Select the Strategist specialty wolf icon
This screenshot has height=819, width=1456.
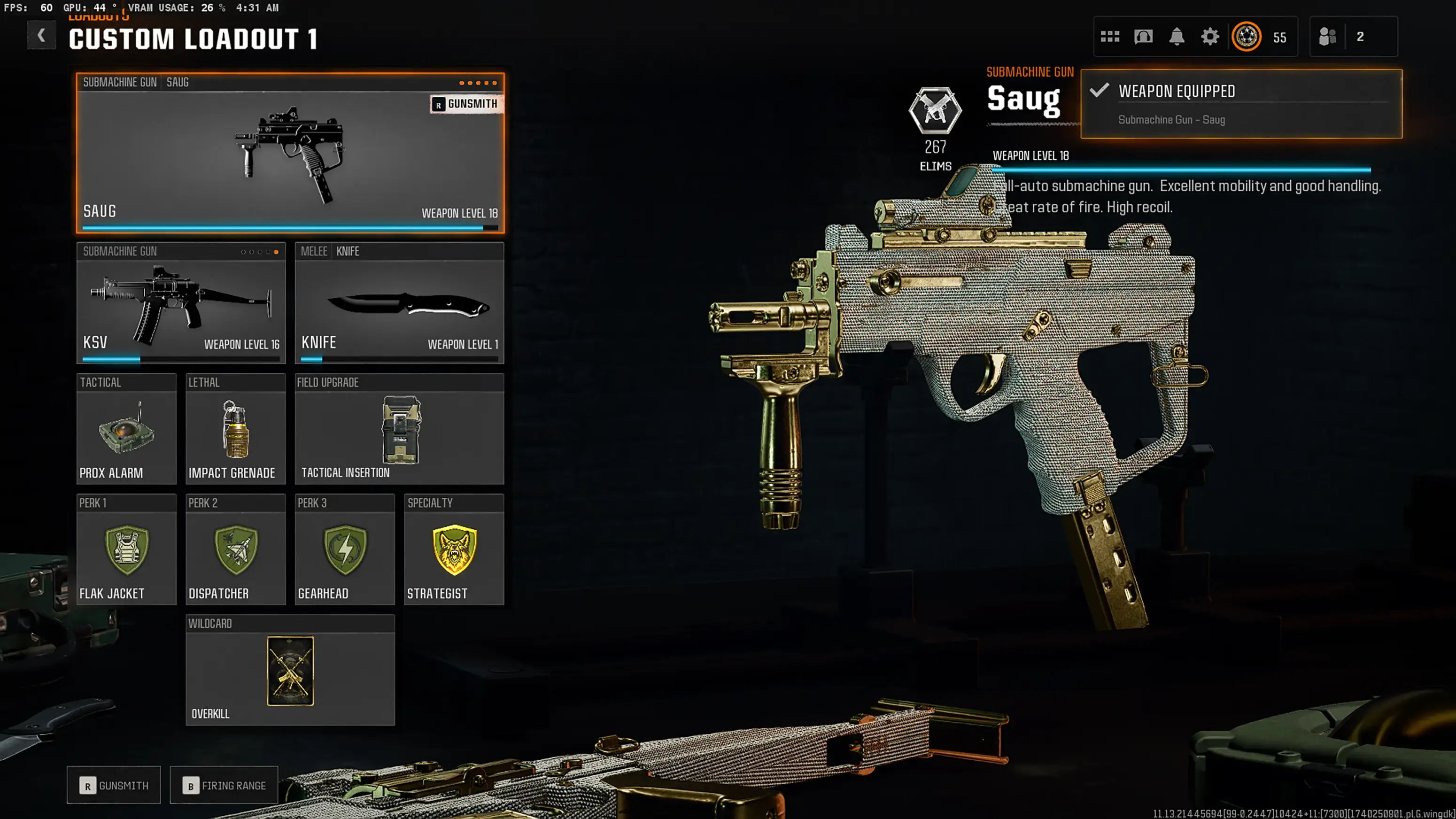454,553
